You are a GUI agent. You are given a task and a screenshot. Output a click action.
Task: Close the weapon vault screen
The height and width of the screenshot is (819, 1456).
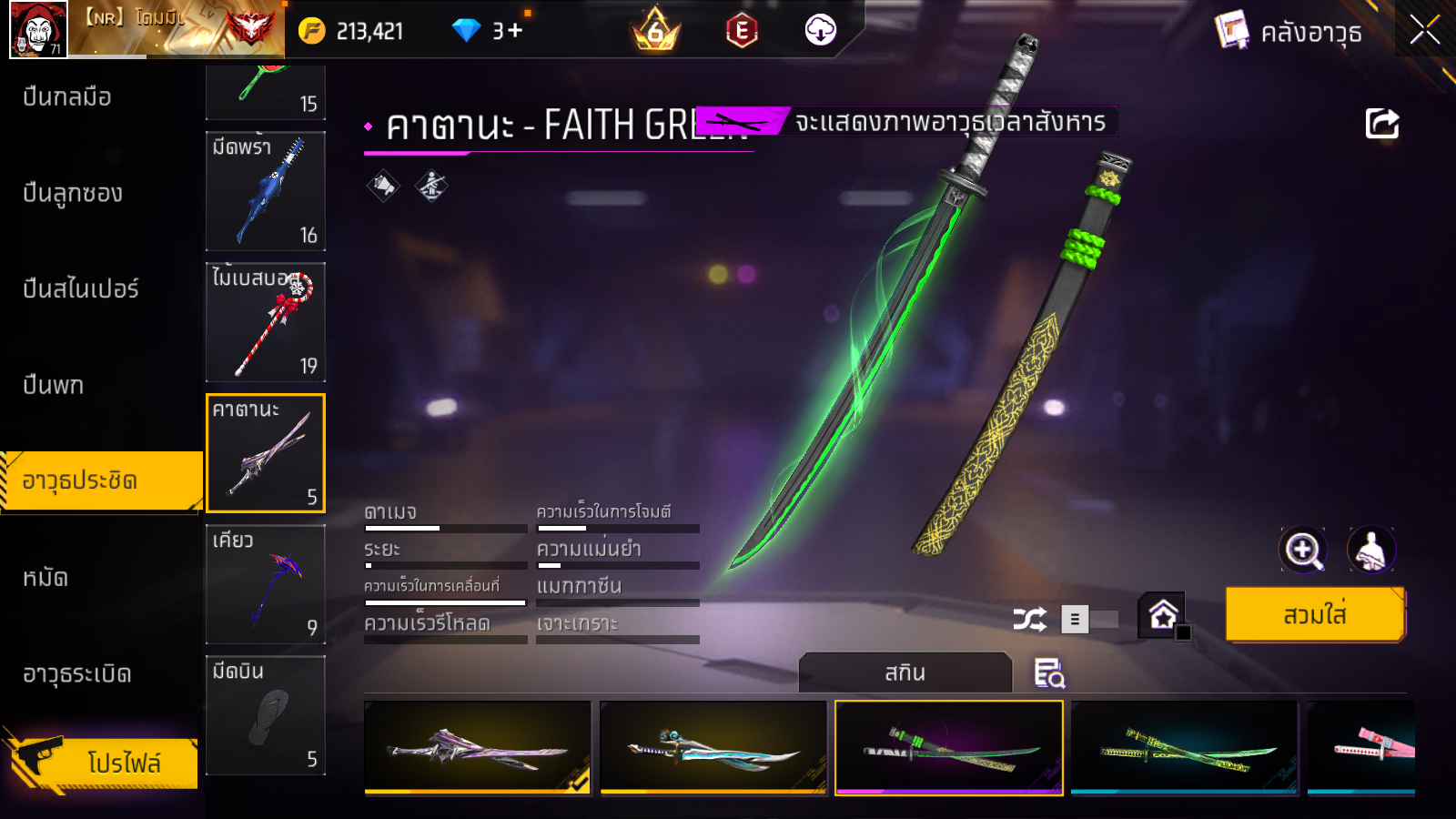tap(1425, 30)
